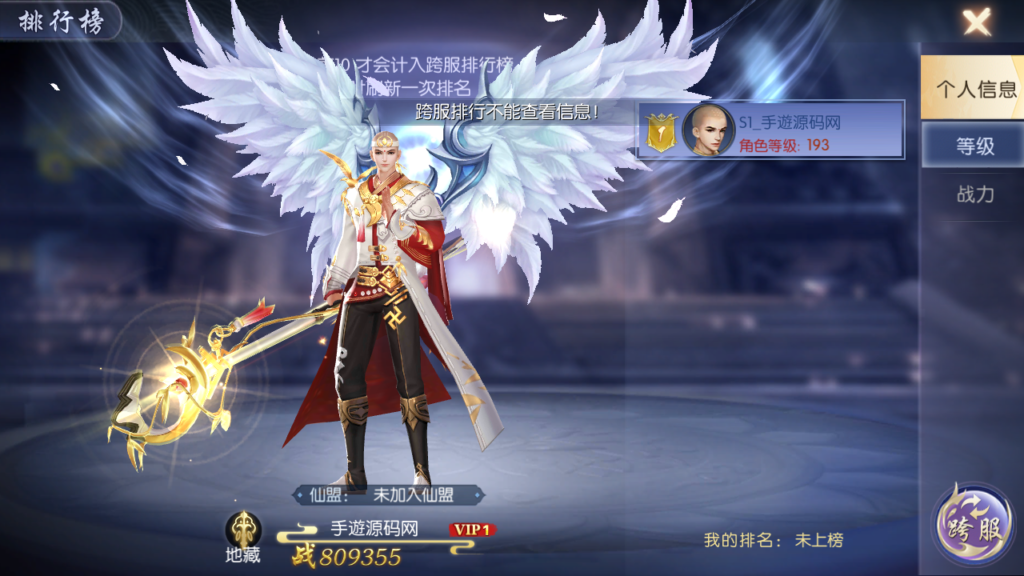Click the 地藏 class emblem icon
This screenshot has height=576, width=1024.
pyautogui.click(x=243, y=530)
